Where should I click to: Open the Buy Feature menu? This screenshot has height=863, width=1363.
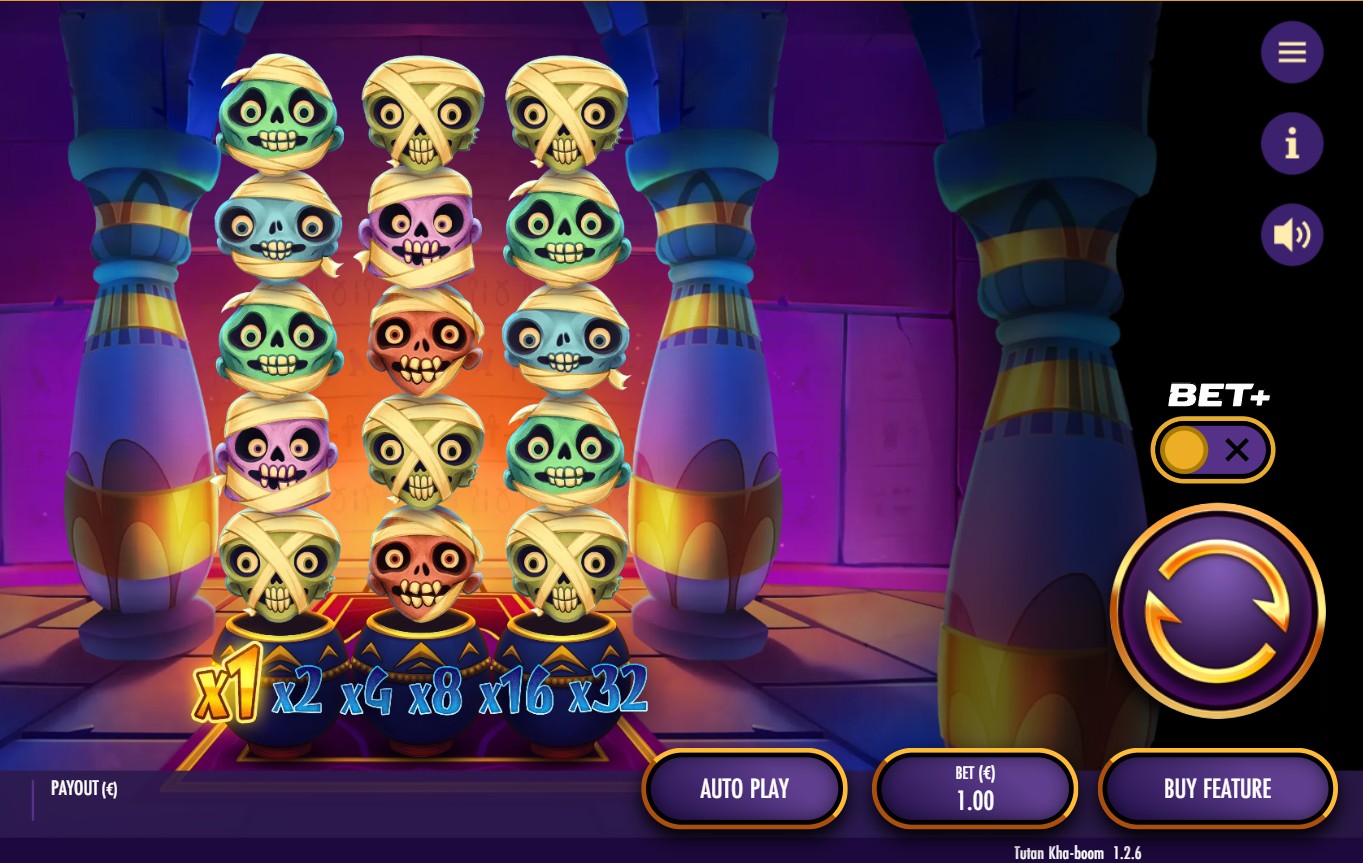point(1217,789)
